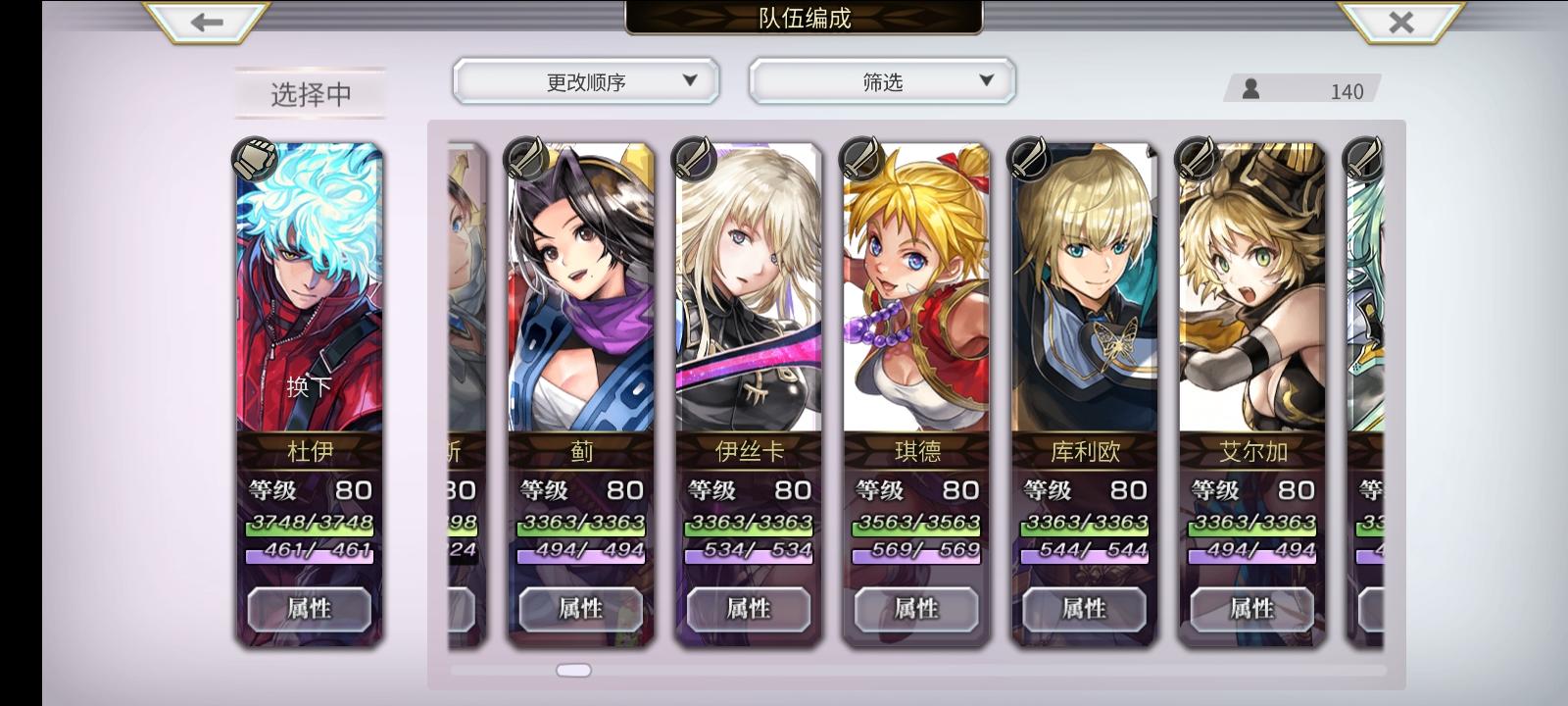Viewport: 1568px width, 706px height.
Task: Click the sword icon on 伊丝卡's card
Action: 695,157
